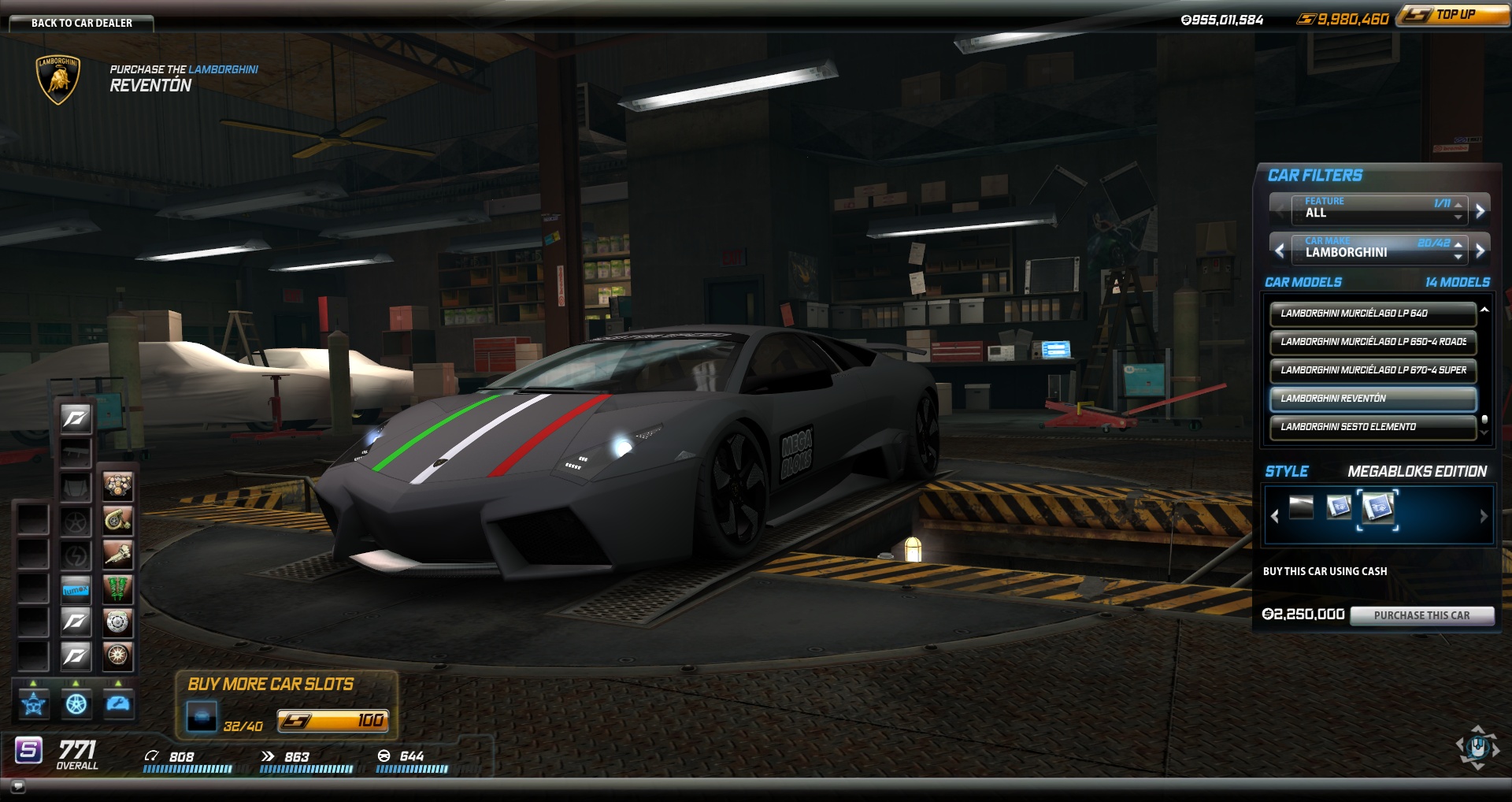The height and width of the screenshot is (802, 1512).
Task: Choose the Murciélago LP 650-4 Roadster entry
Action: click(1372, 342)
